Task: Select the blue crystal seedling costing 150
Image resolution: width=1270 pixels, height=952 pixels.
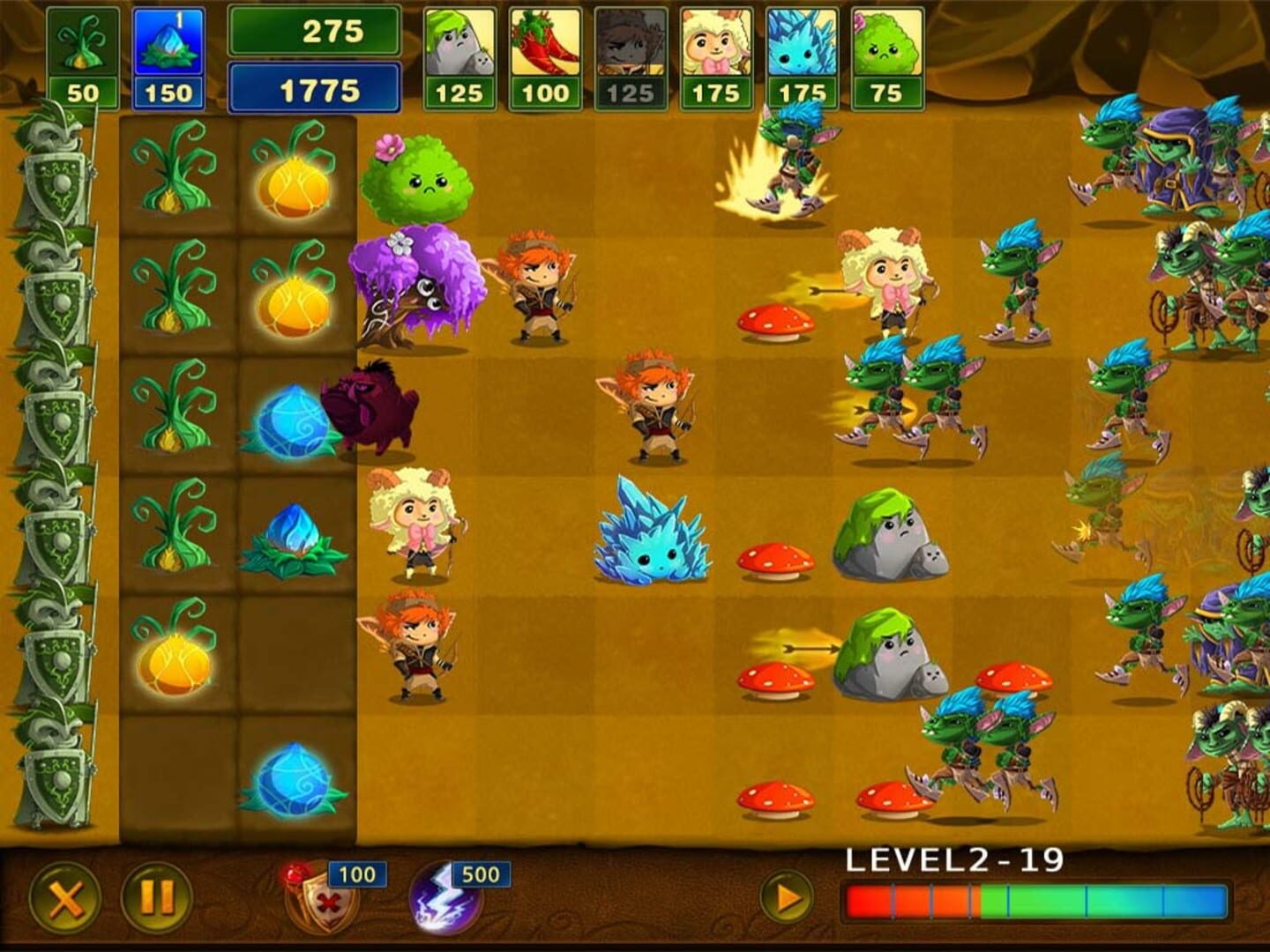Action: (170, 48)
